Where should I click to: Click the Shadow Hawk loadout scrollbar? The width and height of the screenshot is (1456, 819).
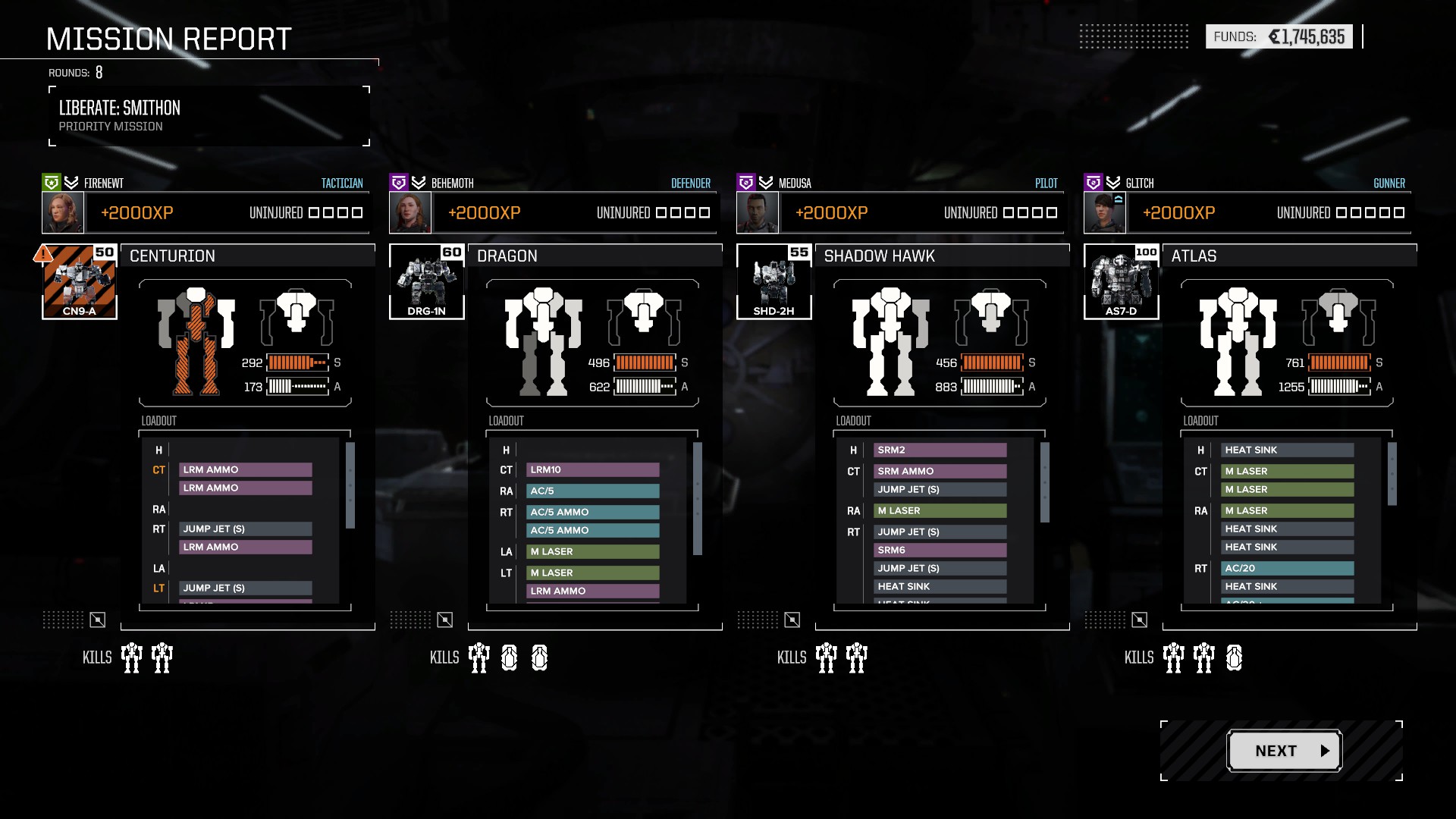pyautogui.click(x=1045, y=482)
